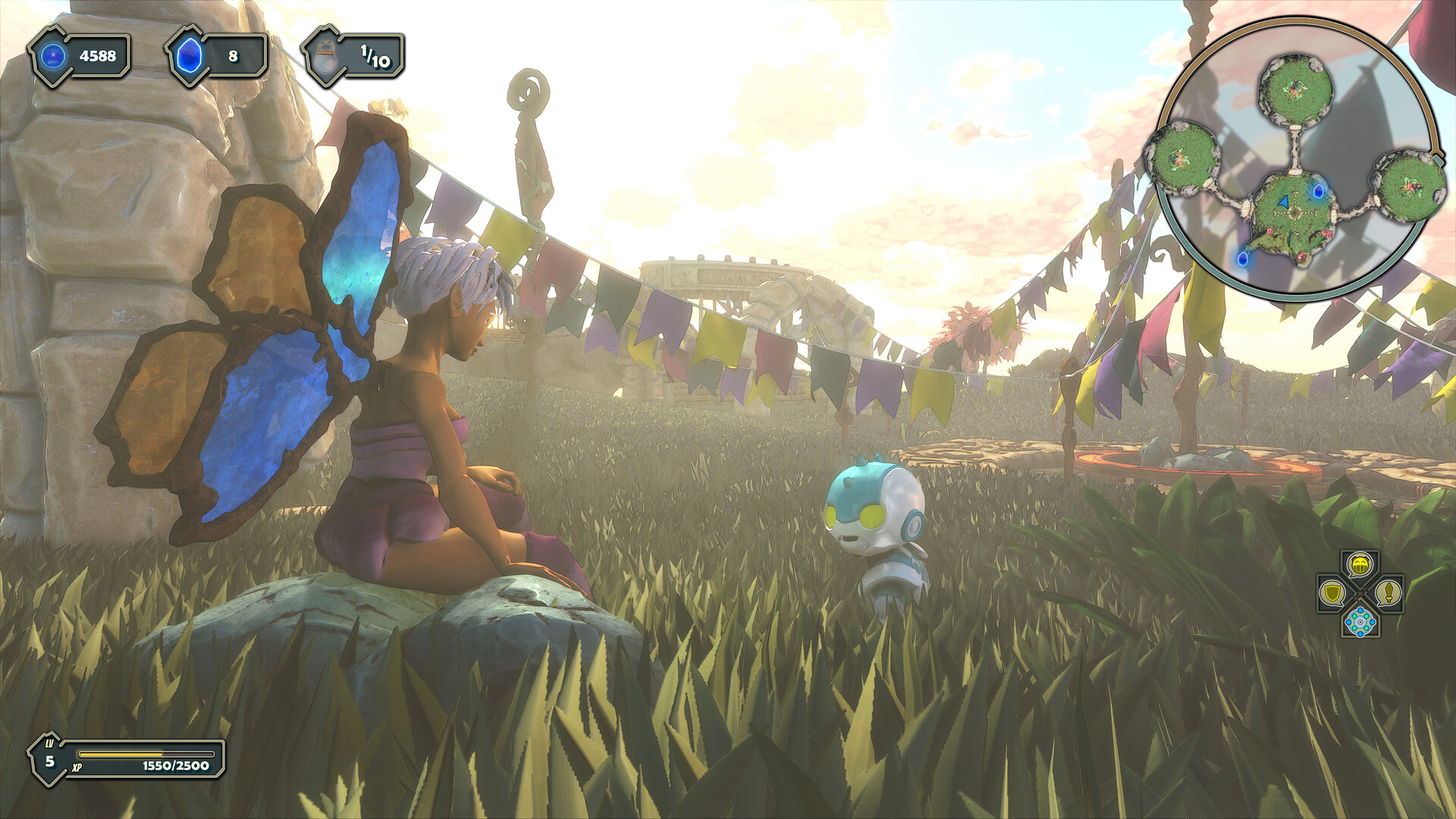Screen dimensions: 1456x819
Task: Open the blue dotted ring ability
Action: point(1360,622)
